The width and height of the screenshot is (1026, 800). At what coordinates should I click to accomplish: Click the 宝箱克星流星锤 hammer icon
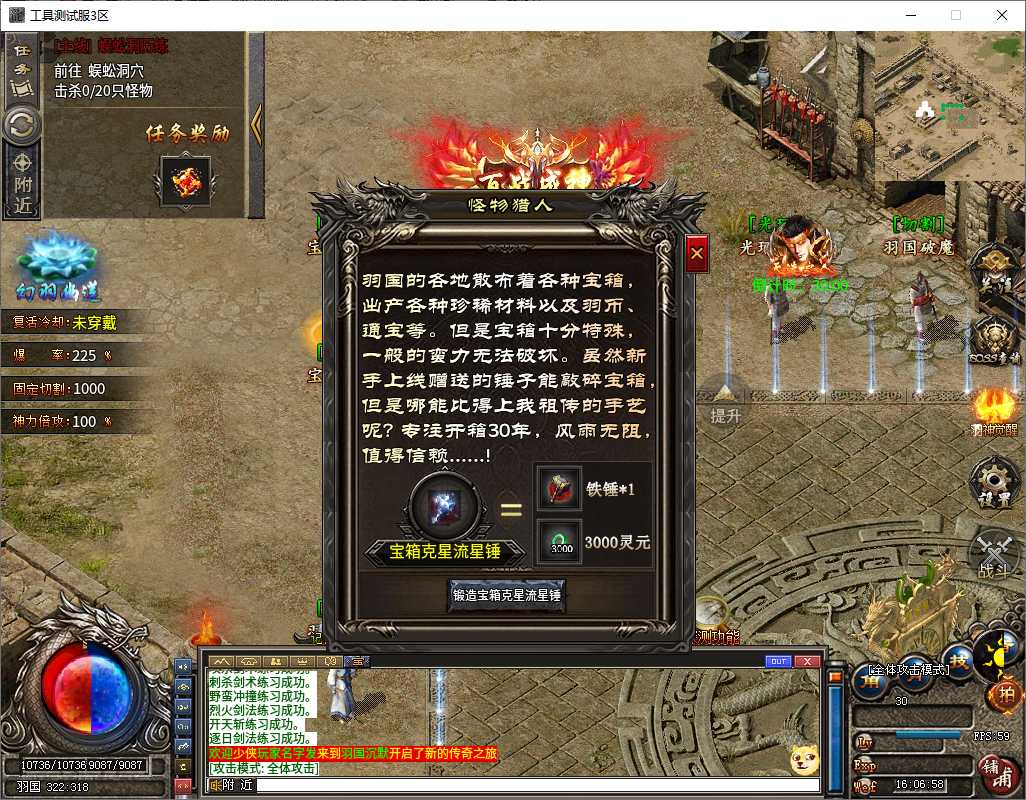(x=445, y=504)
